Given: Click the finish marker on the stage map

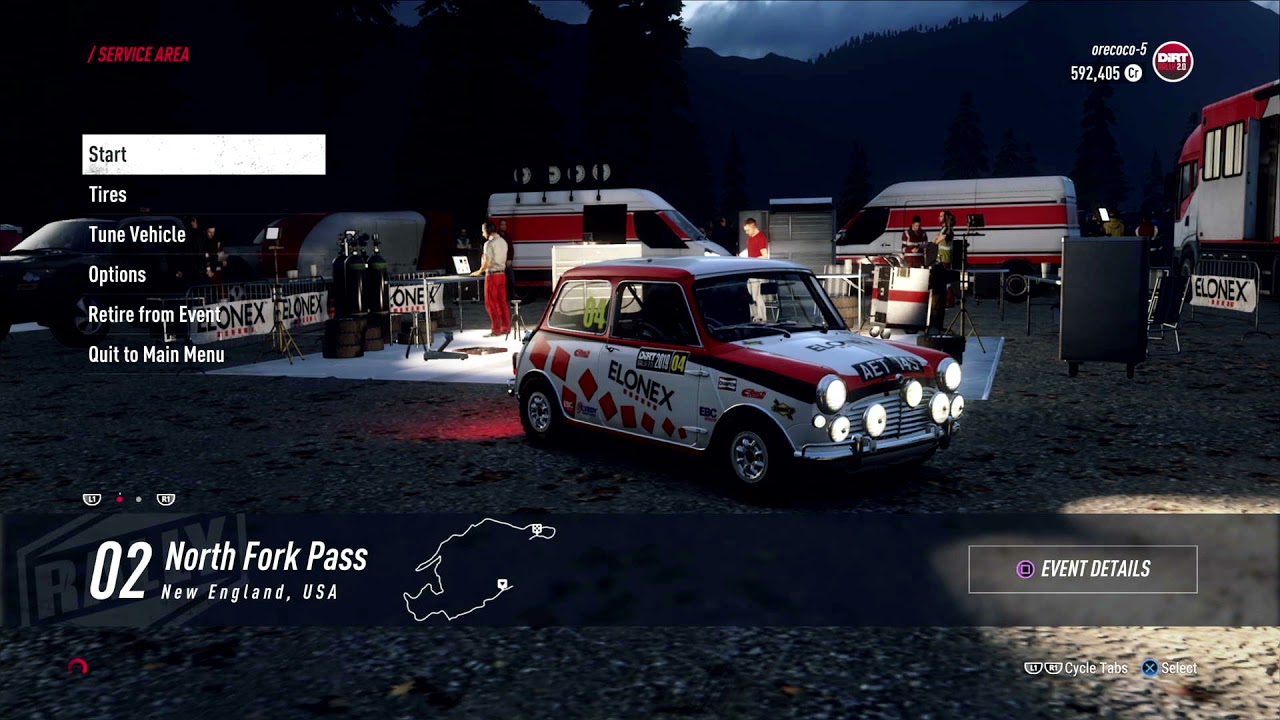Looking at the screenshot, I should tap(537, 529).
